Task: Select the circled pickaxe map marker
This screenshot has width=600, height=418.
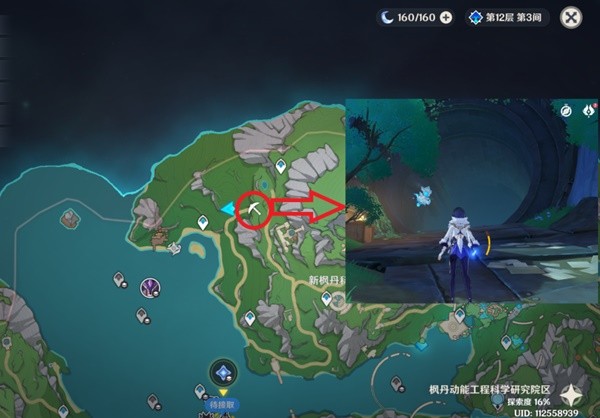Action: (x=256, y=209)
